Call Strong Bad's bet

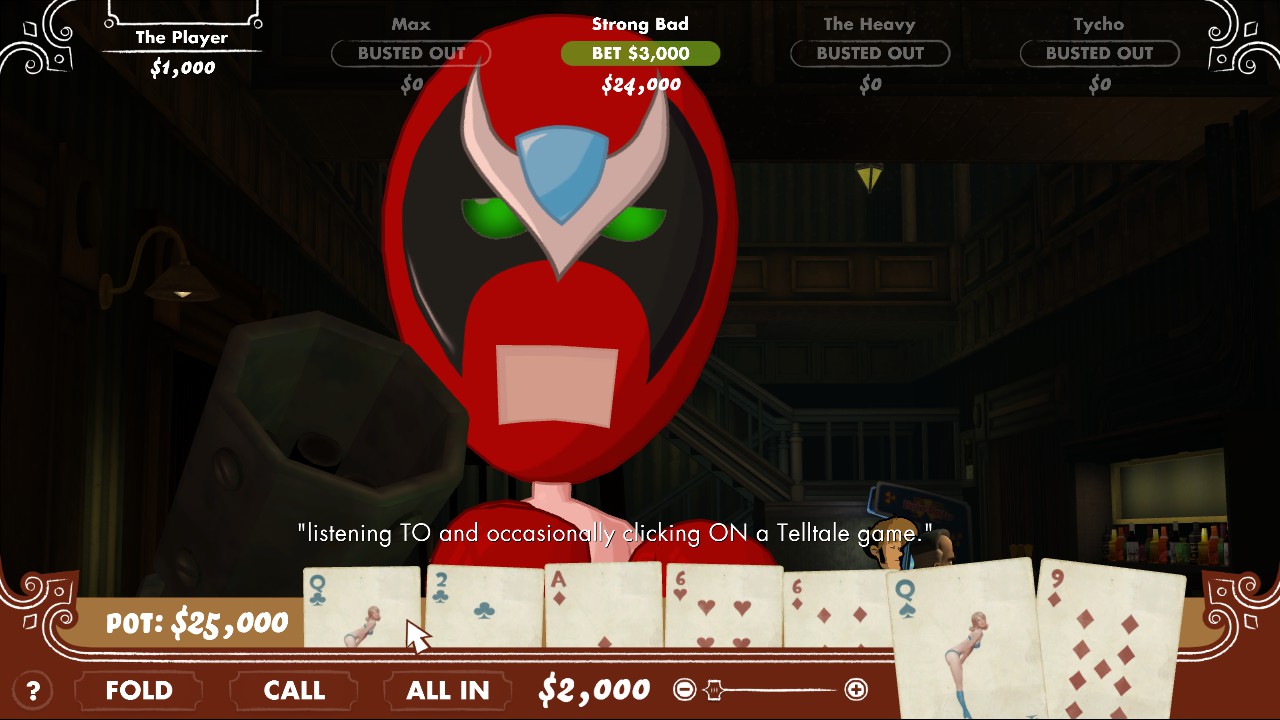coord(294,690)
